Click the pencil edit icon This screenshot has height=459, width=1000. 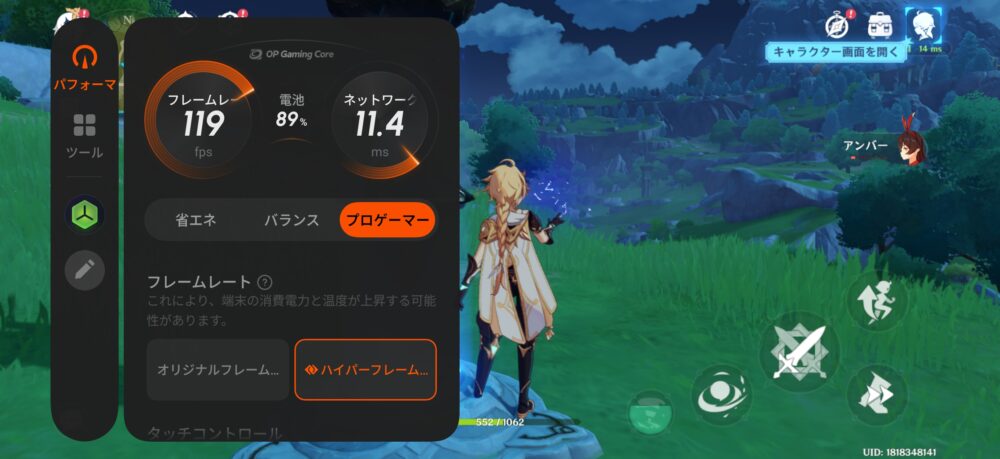84,270
